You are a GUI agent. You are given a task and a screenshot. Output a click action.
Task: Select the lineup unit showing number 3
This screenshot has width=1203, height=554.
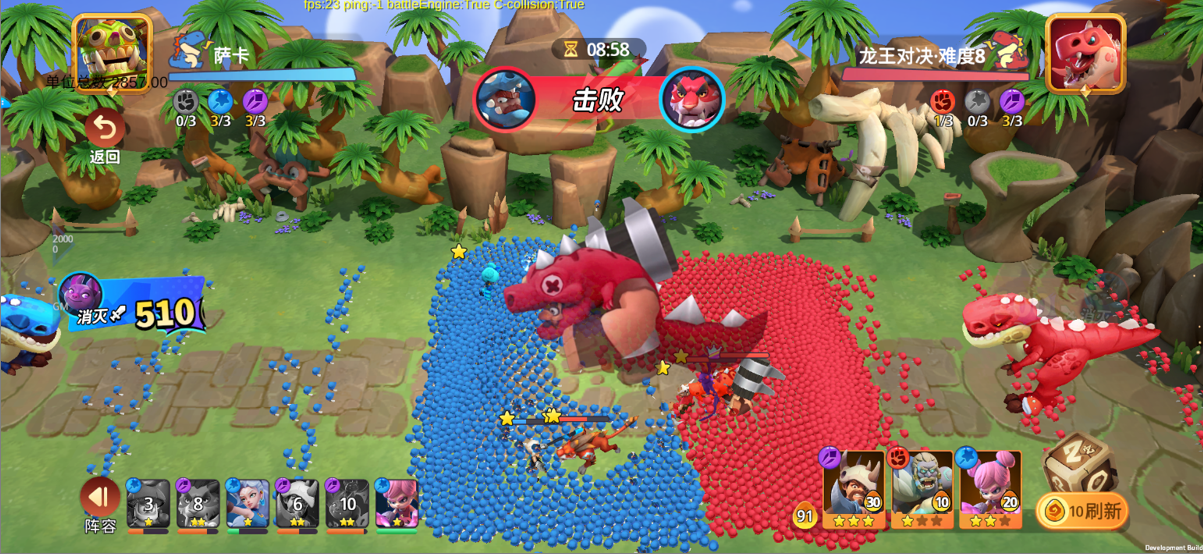pyautogui.click(x=148, y=504)
